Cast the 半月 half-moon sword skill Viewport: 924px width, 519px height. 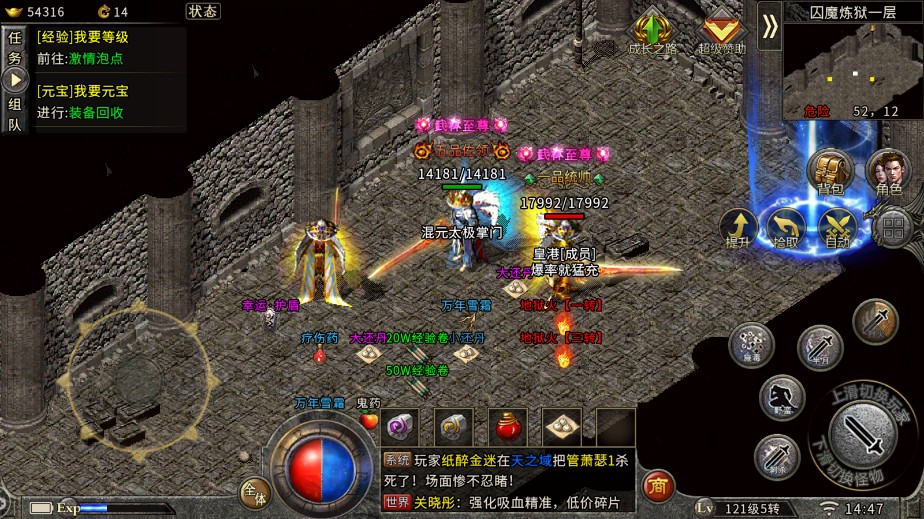[820, 346]
